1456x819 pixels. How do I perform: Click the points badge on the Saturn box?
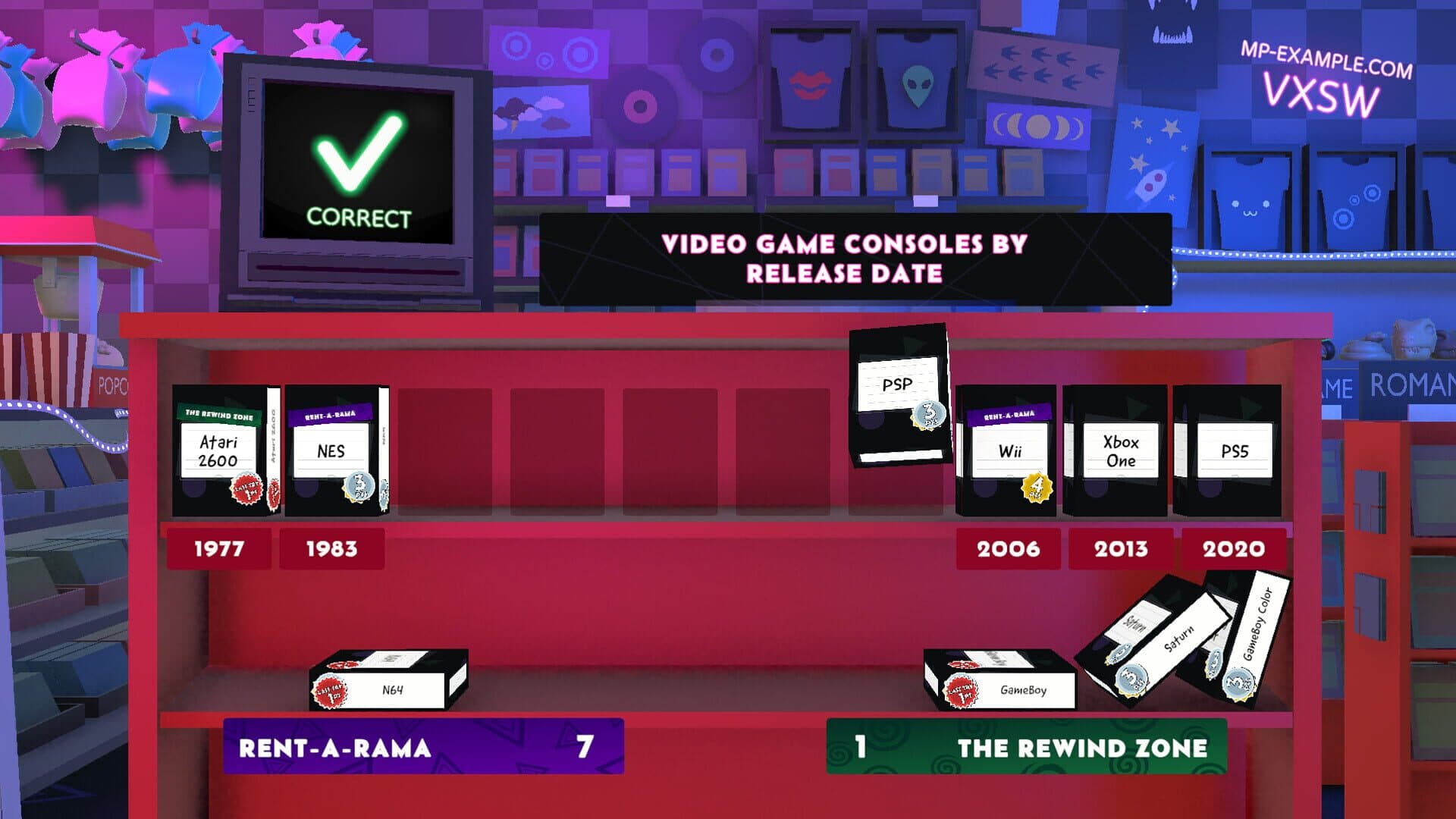coord(1131,679)
